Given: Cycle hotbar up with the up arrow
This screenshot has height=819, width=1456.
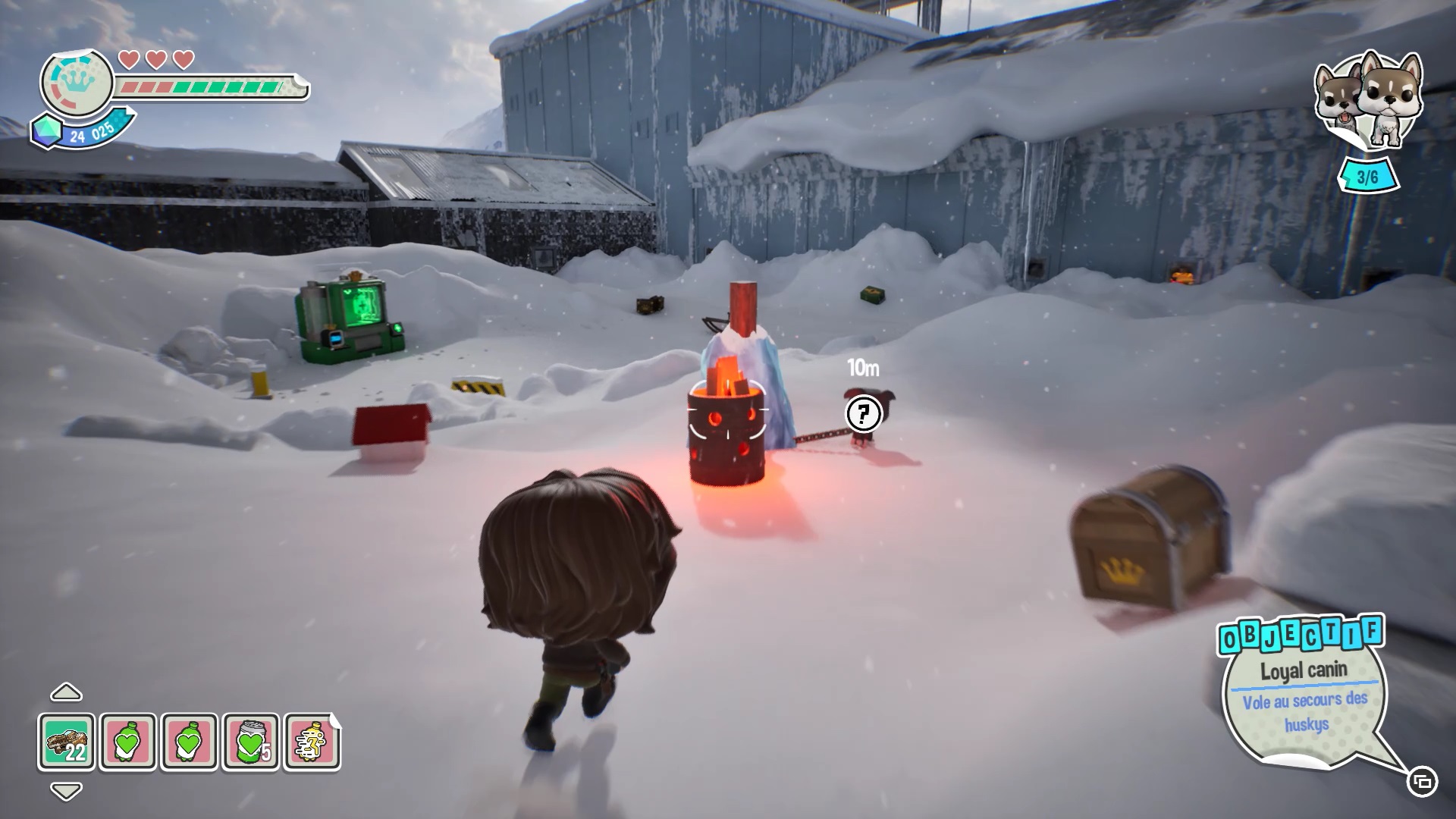Looking at the screenshot, I should [x=66, y=692].
